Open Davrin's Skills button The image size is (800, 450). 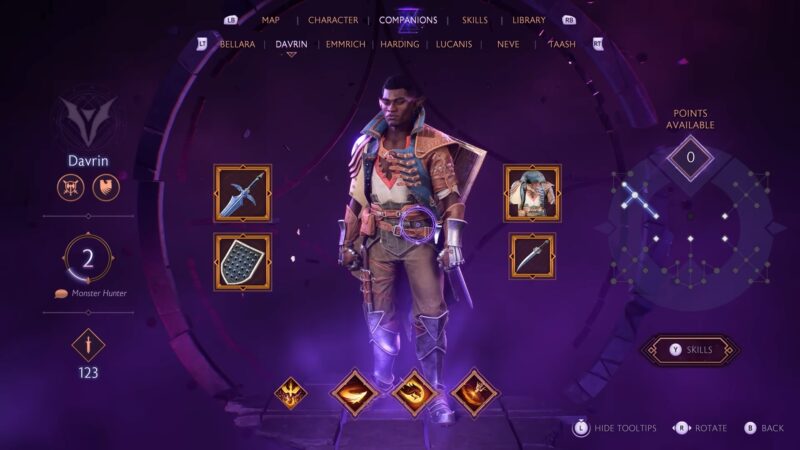pyautogui.click(x=690, y=350)
